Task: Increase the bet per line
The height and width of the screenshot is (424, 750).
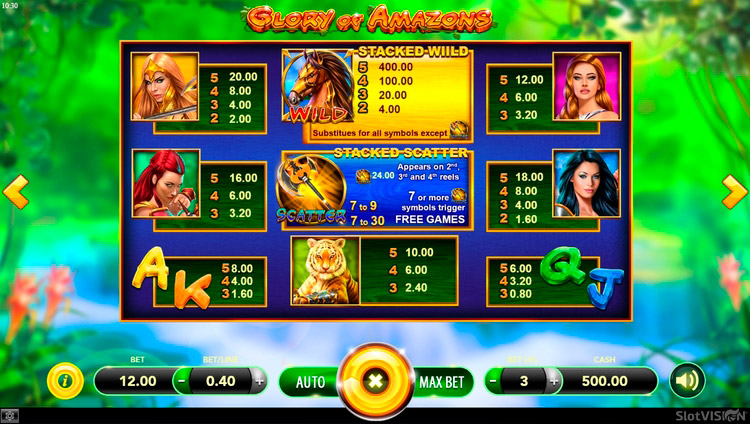Action: [x=260, y=381]
